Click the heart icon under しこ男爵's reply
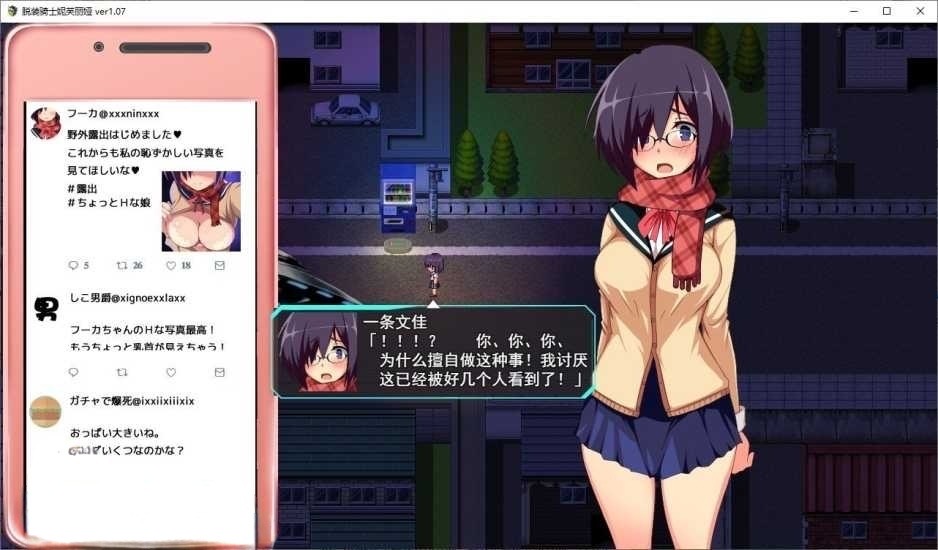This screenshot has height=550, width=938. (x=171, y=372)
